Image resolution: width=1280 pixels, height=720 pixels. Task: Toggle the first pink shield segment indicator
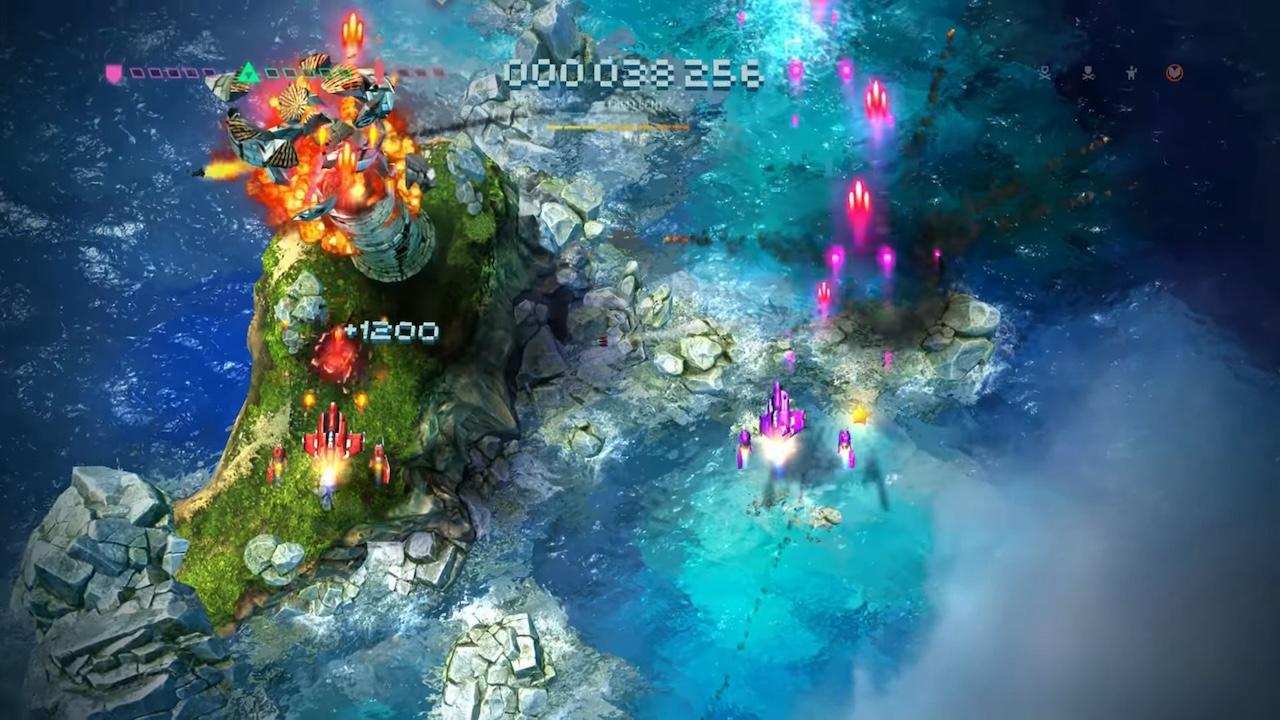(x=135, y=73)
